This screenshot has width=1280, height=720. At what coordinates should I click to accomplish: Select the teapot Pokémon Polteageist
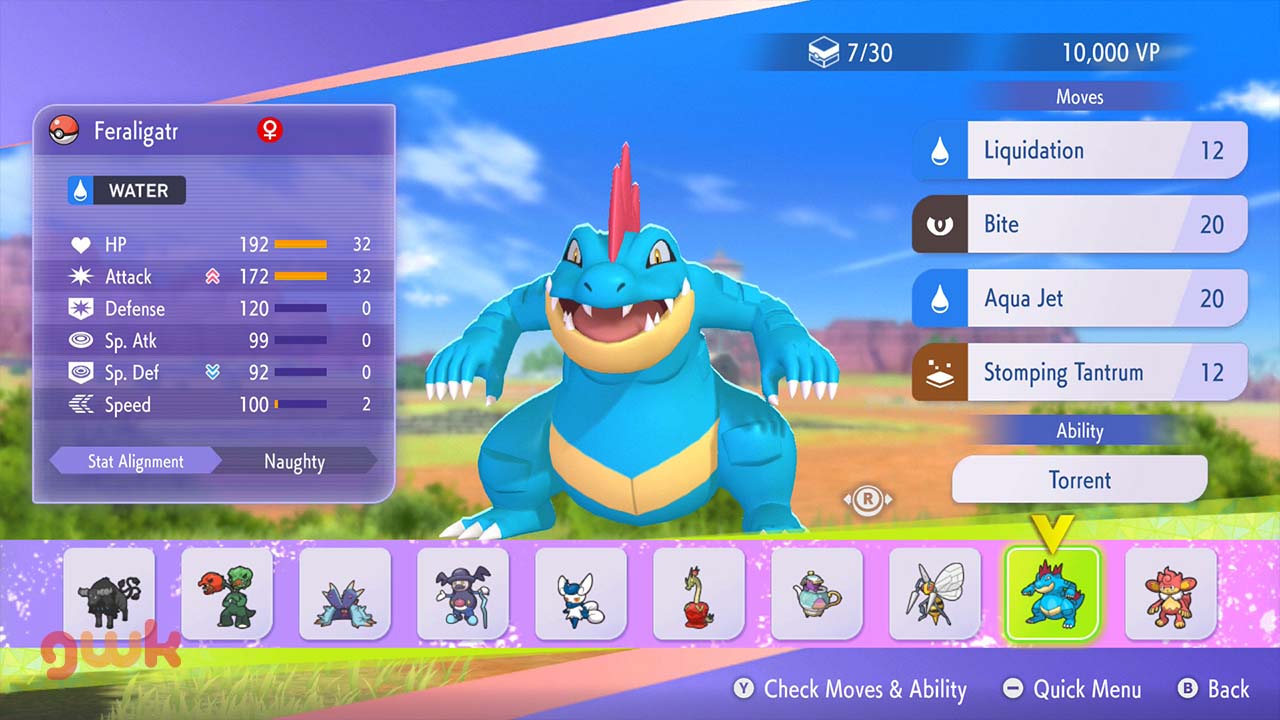817,594
